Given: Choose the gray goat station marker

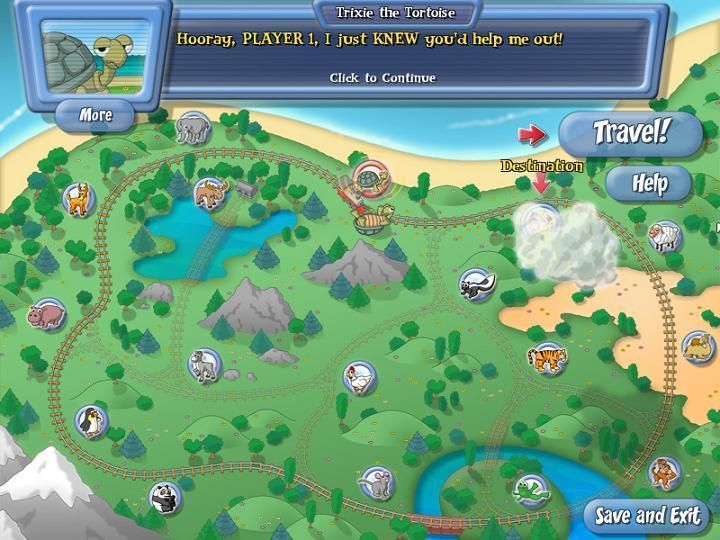Looking at the screenshot, I should pyautogui.click(x=204, y=364).
